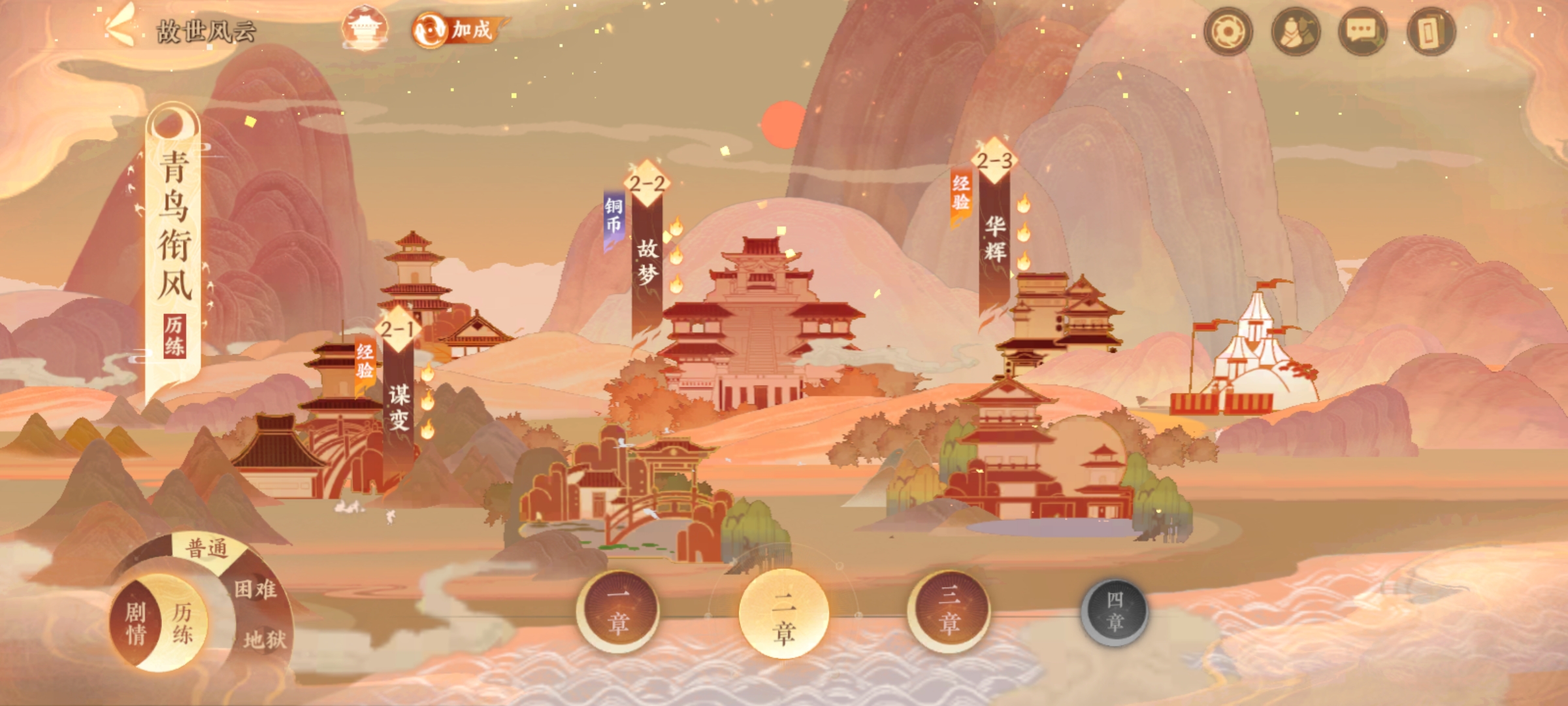Open the character figure icon
Viewport: 1568px width, 706px height.
point(1296,31)
